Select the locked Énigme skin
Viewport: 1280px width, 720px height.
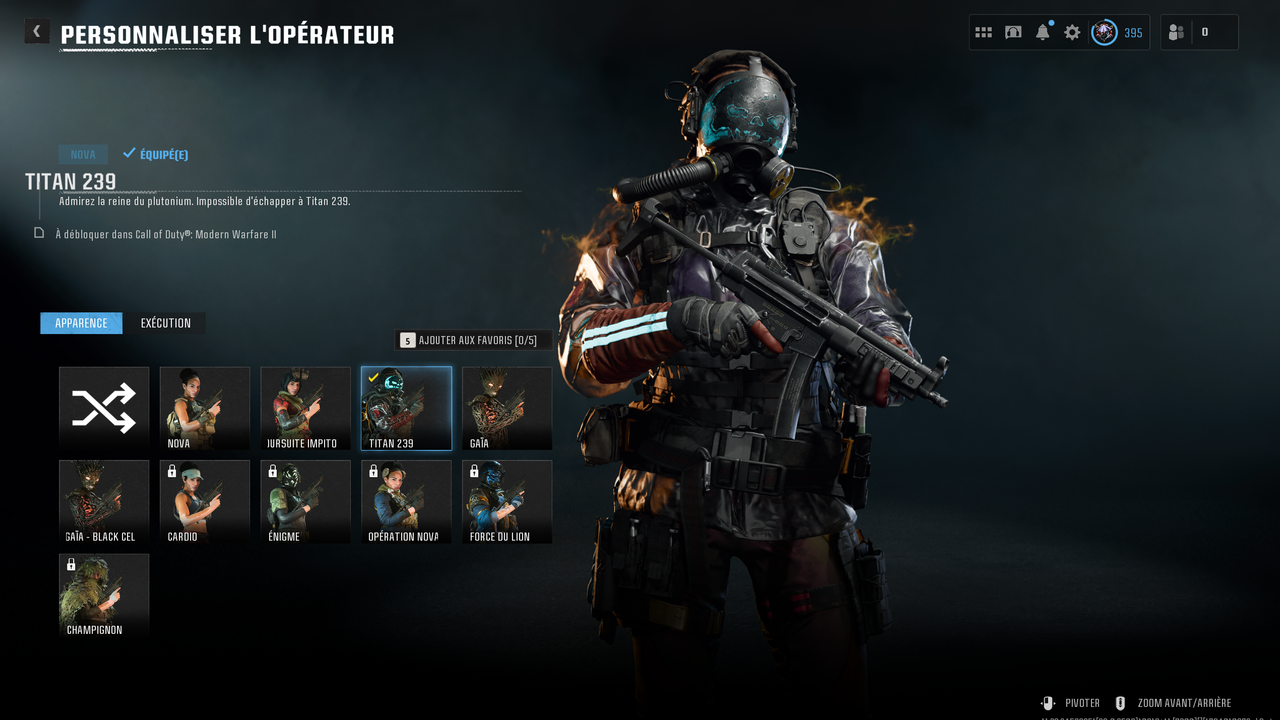tap(306, 502)
